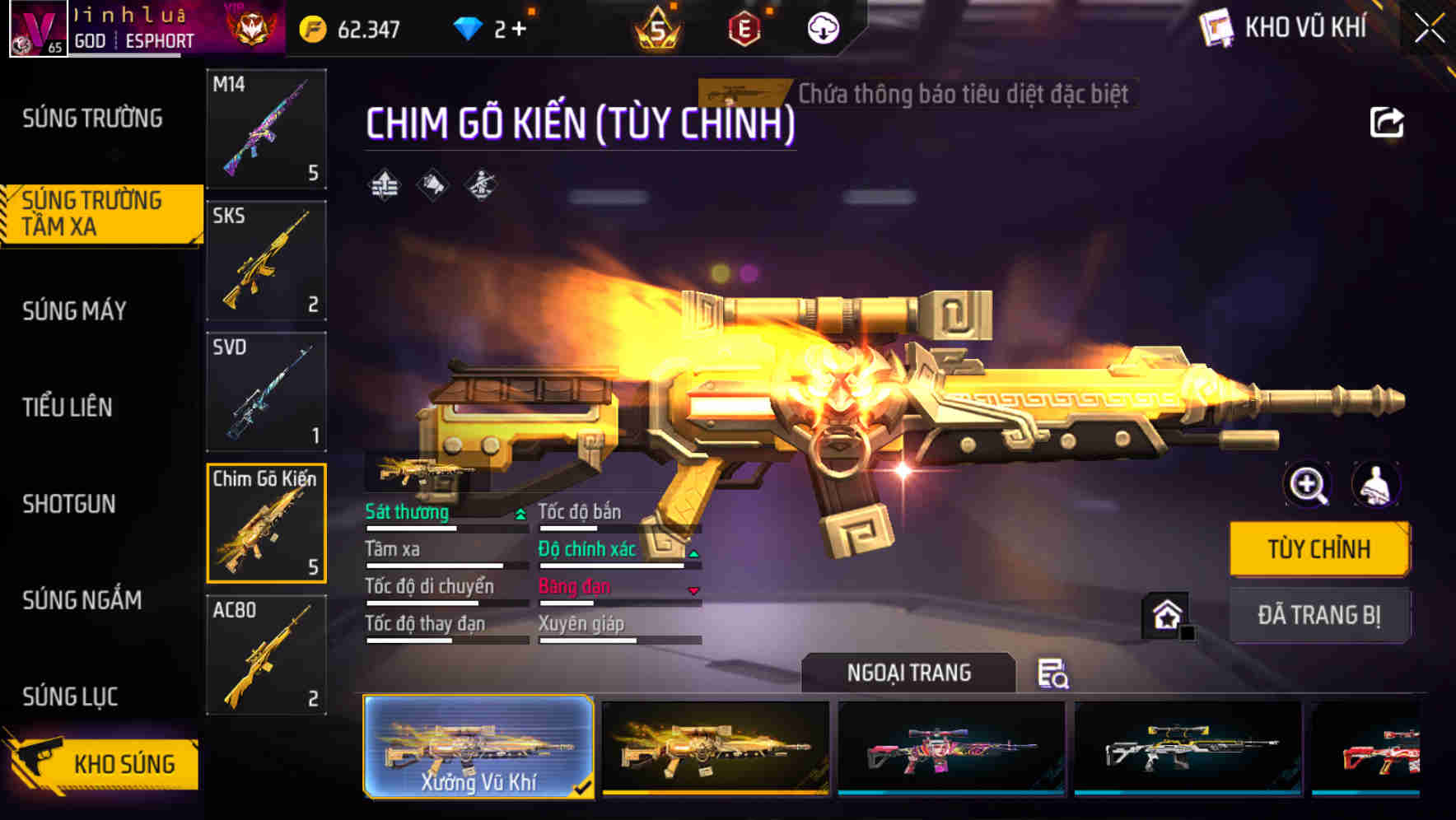Screen dimensions: 1456x820
Task: Select SÚNG MÁY category in sidebar
Action: click(74, 311)
